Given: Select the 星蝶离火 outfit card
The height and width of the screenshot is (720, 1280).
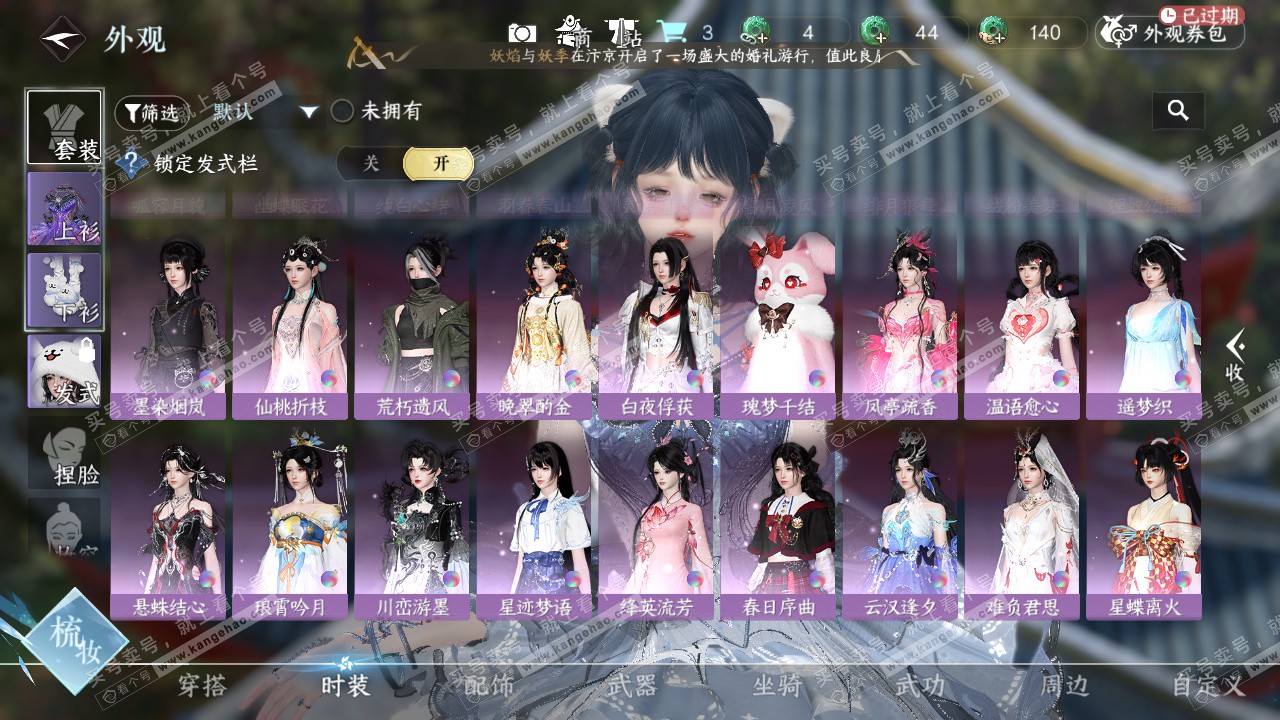Looking at the screenshot, I should [1144, 528].
